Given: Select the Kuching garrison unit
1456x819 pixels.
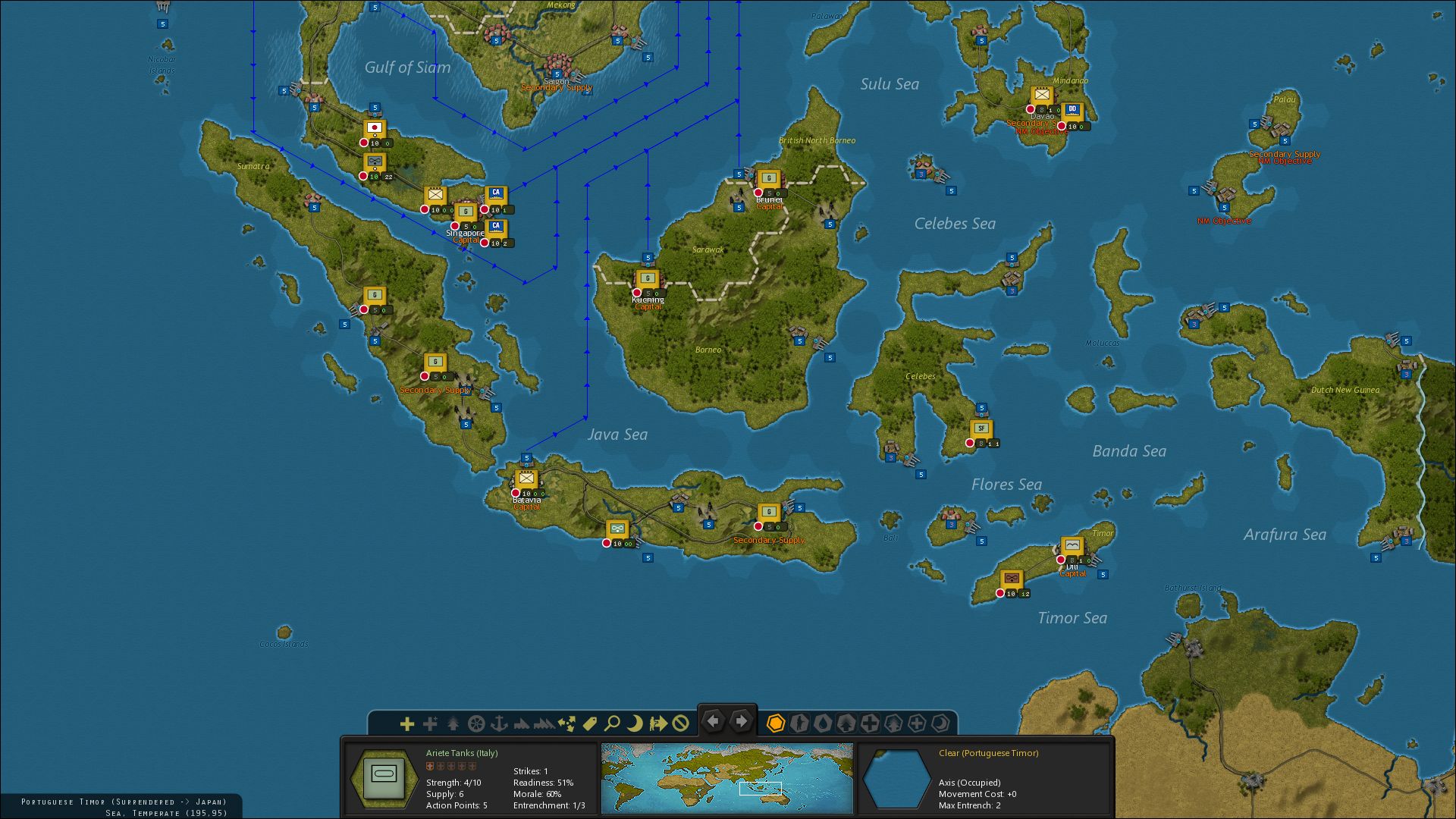Looking at the screenshot, I should pos(647,278).
